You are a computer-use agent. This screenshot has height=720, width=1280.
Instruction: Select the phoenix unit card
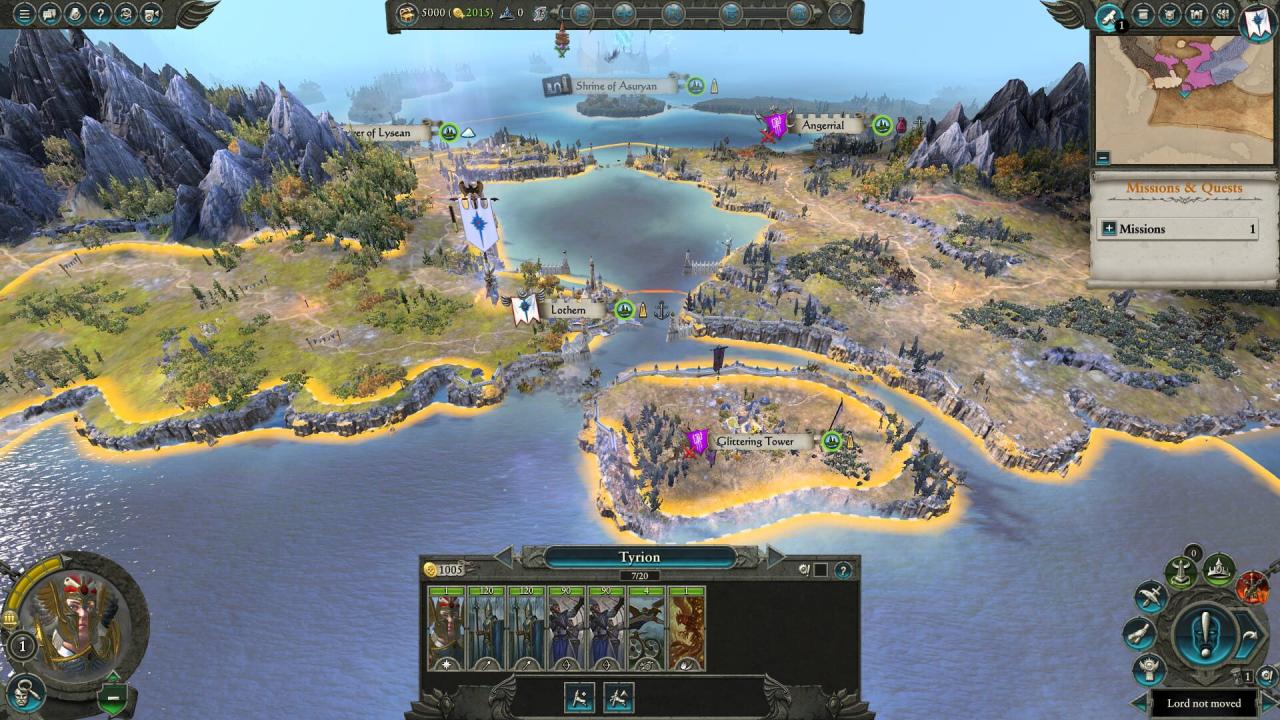[686, 628]
